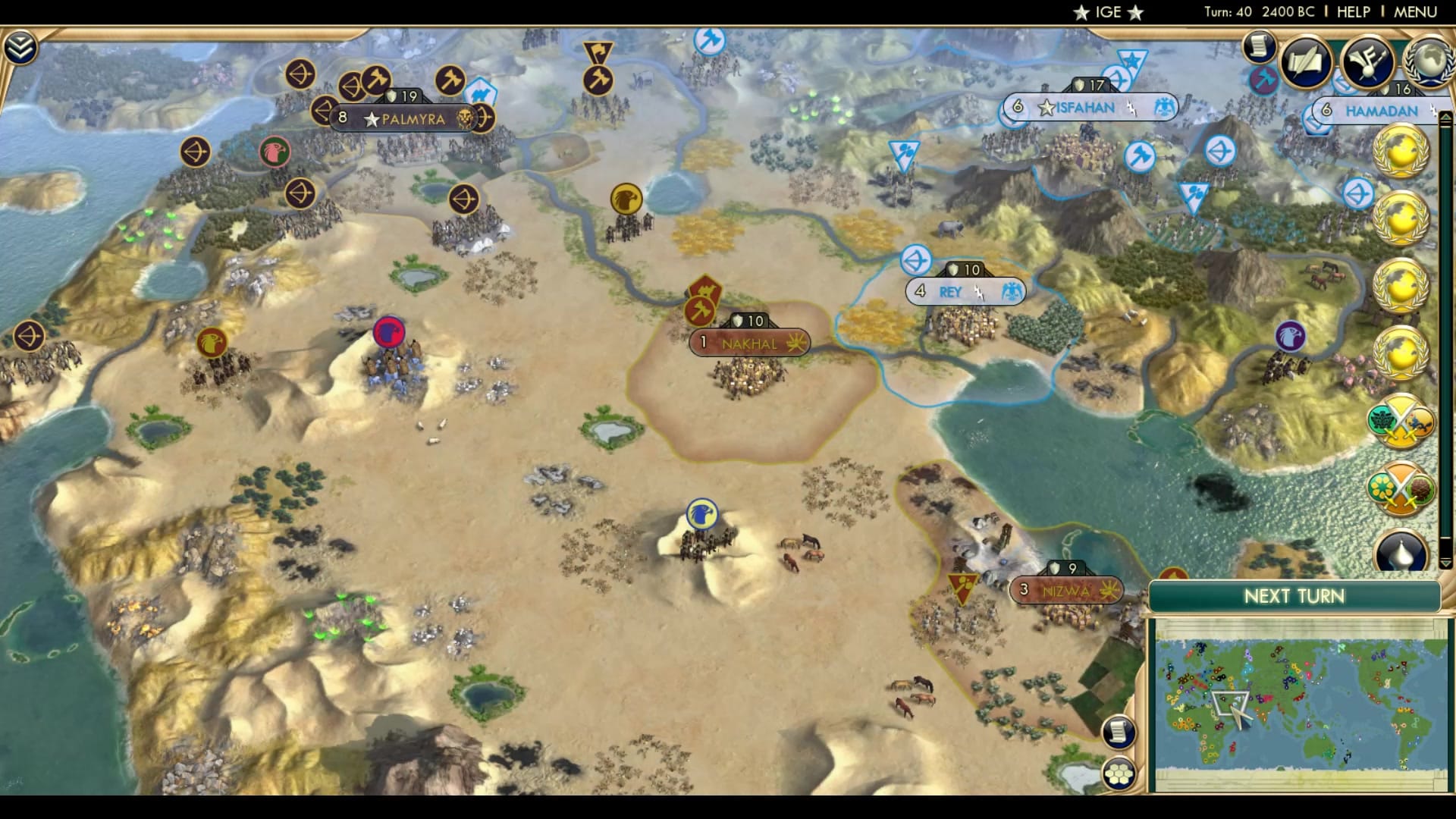Click the starred IGE button in the top bar
The image size is (1456, 819).
[x=1107, y=11]
